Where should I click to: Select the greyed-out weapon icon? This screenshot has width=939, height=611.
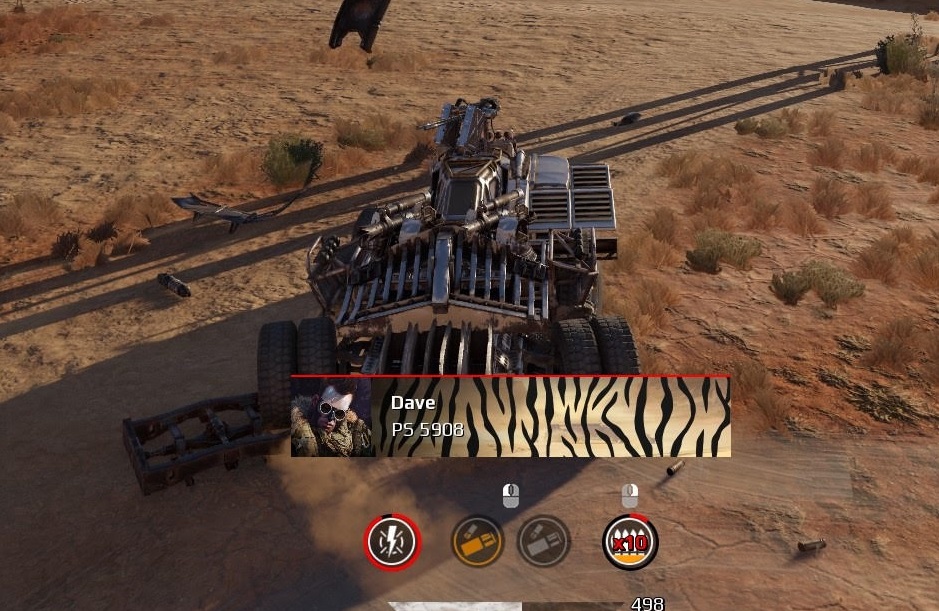click(544, 541)
